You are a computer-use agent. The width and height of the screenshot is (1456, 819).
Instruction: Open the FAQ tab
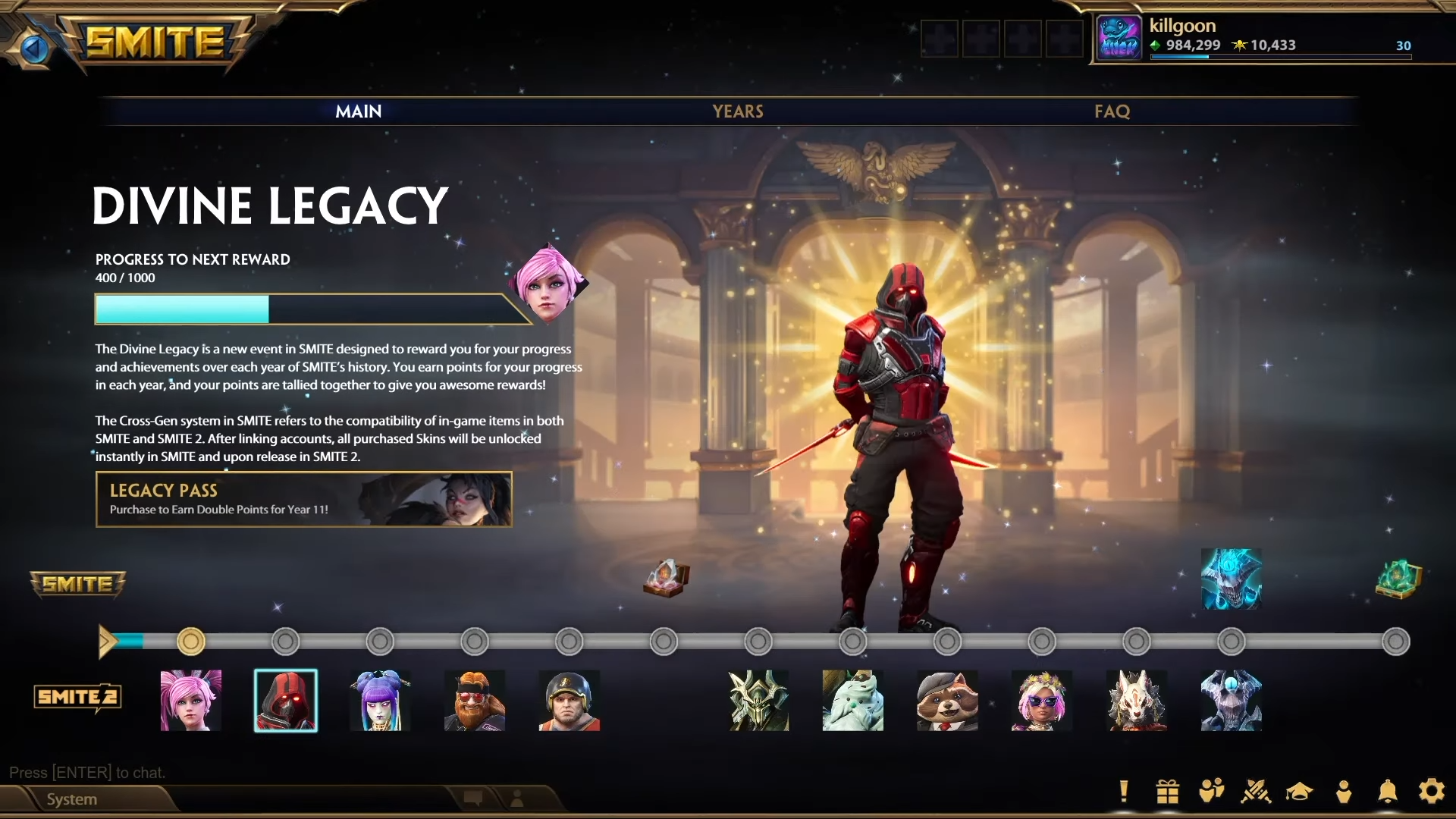[1112, 111]
